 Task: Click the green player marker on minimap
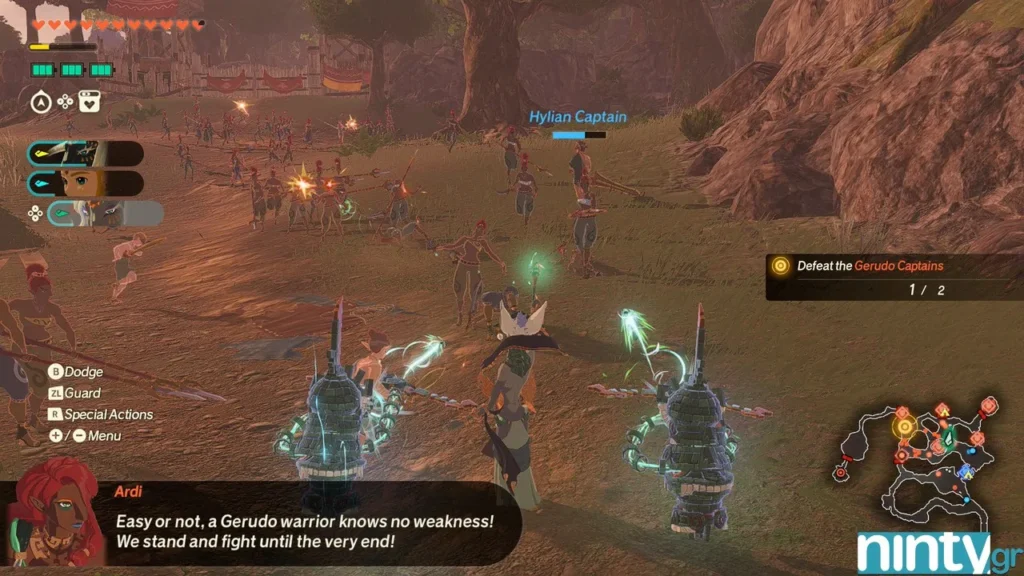948,437
